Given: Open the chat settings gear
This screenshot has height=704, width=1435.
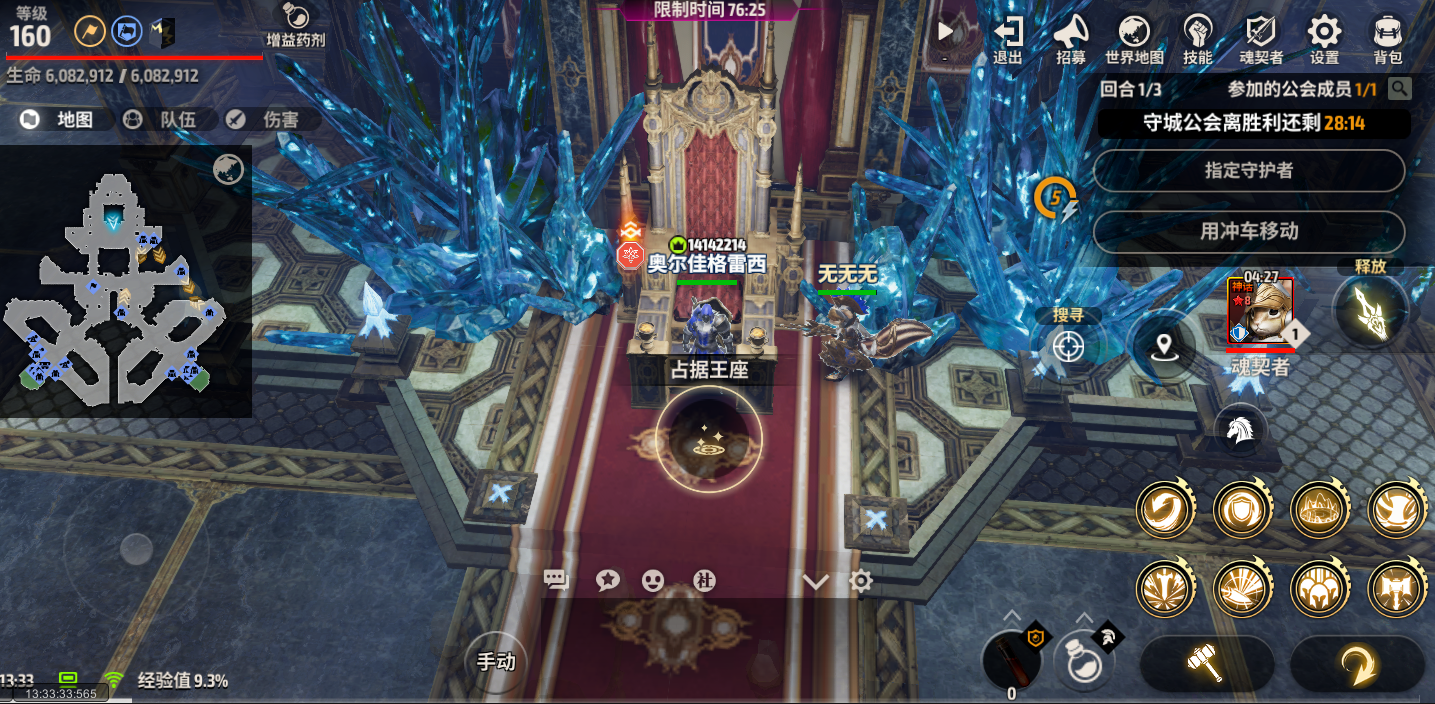Looking at the screenshot, I should click(861, 581).
